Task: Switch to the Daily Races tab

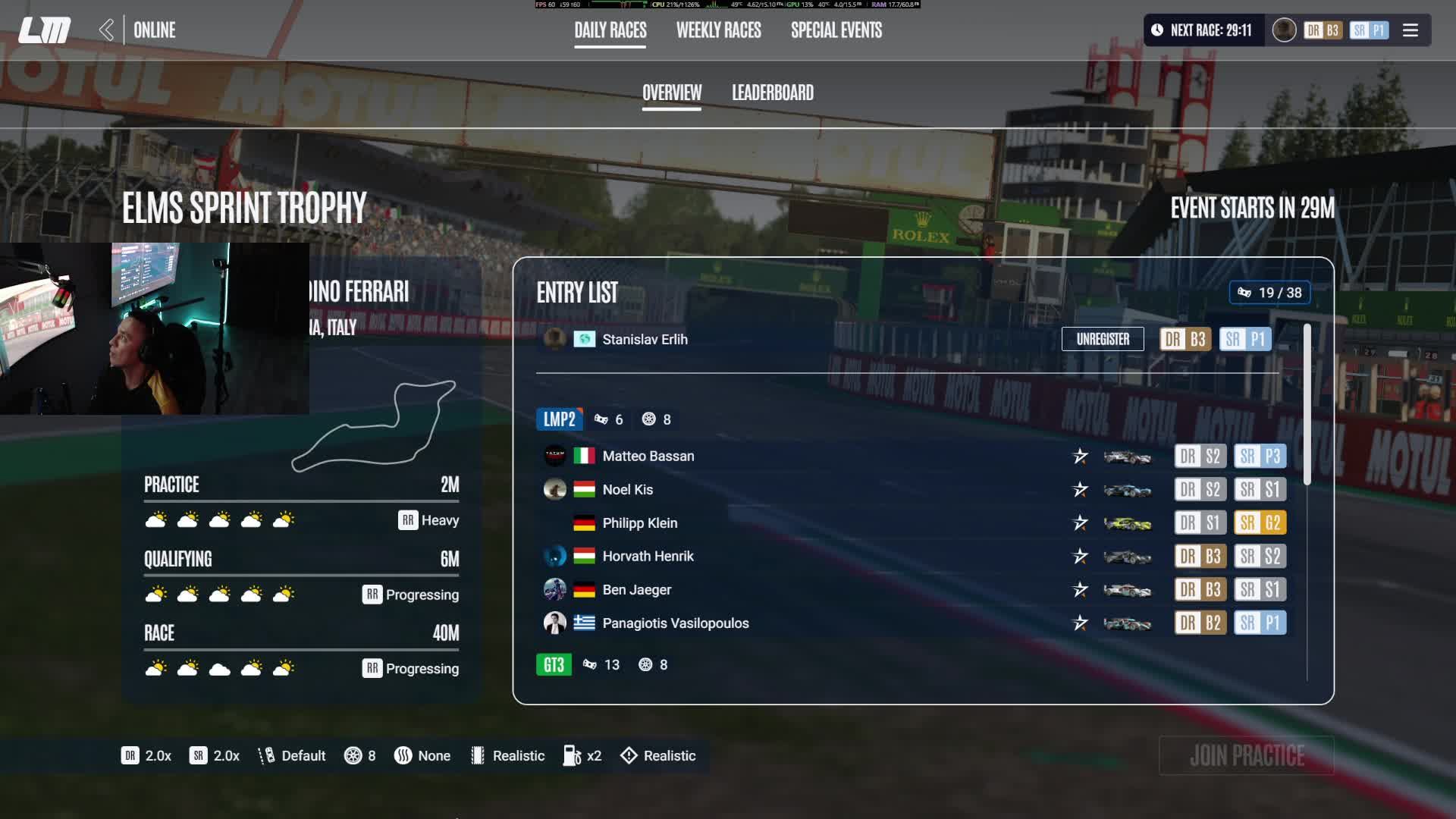Action: coord(610,30)
